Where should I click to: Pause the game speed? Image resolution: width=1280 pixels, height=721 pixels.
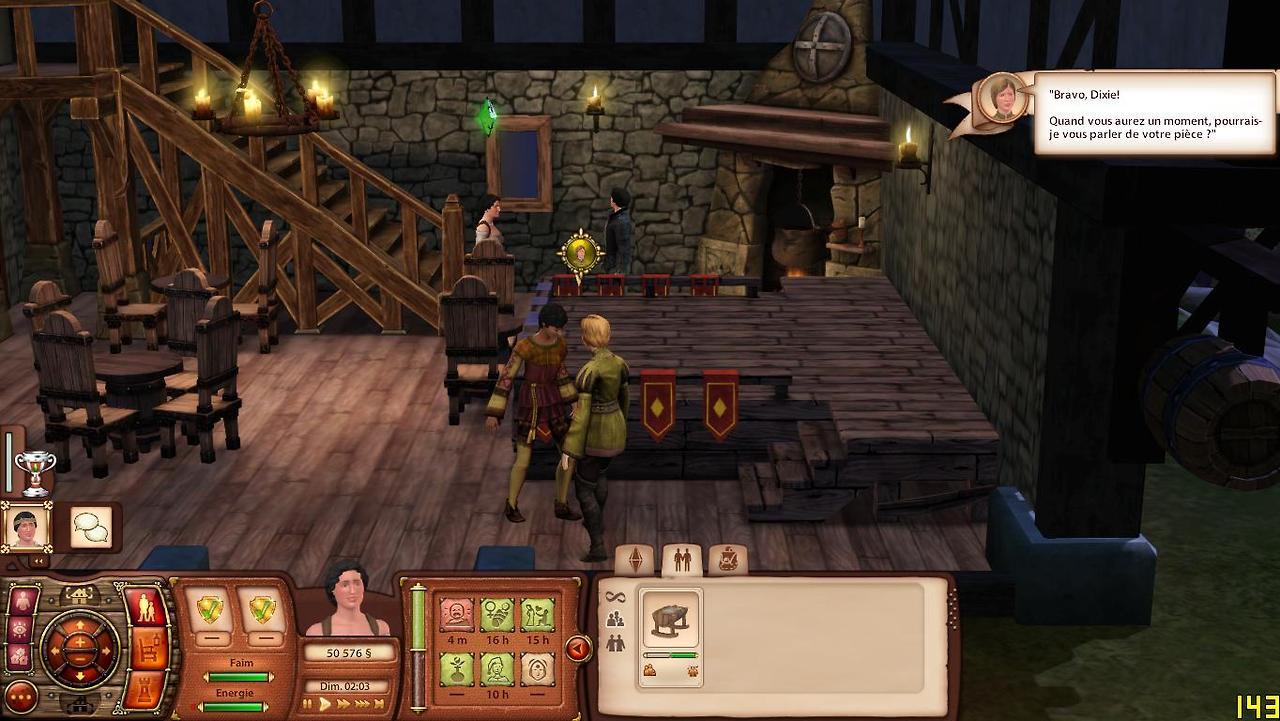click(308, 704)
